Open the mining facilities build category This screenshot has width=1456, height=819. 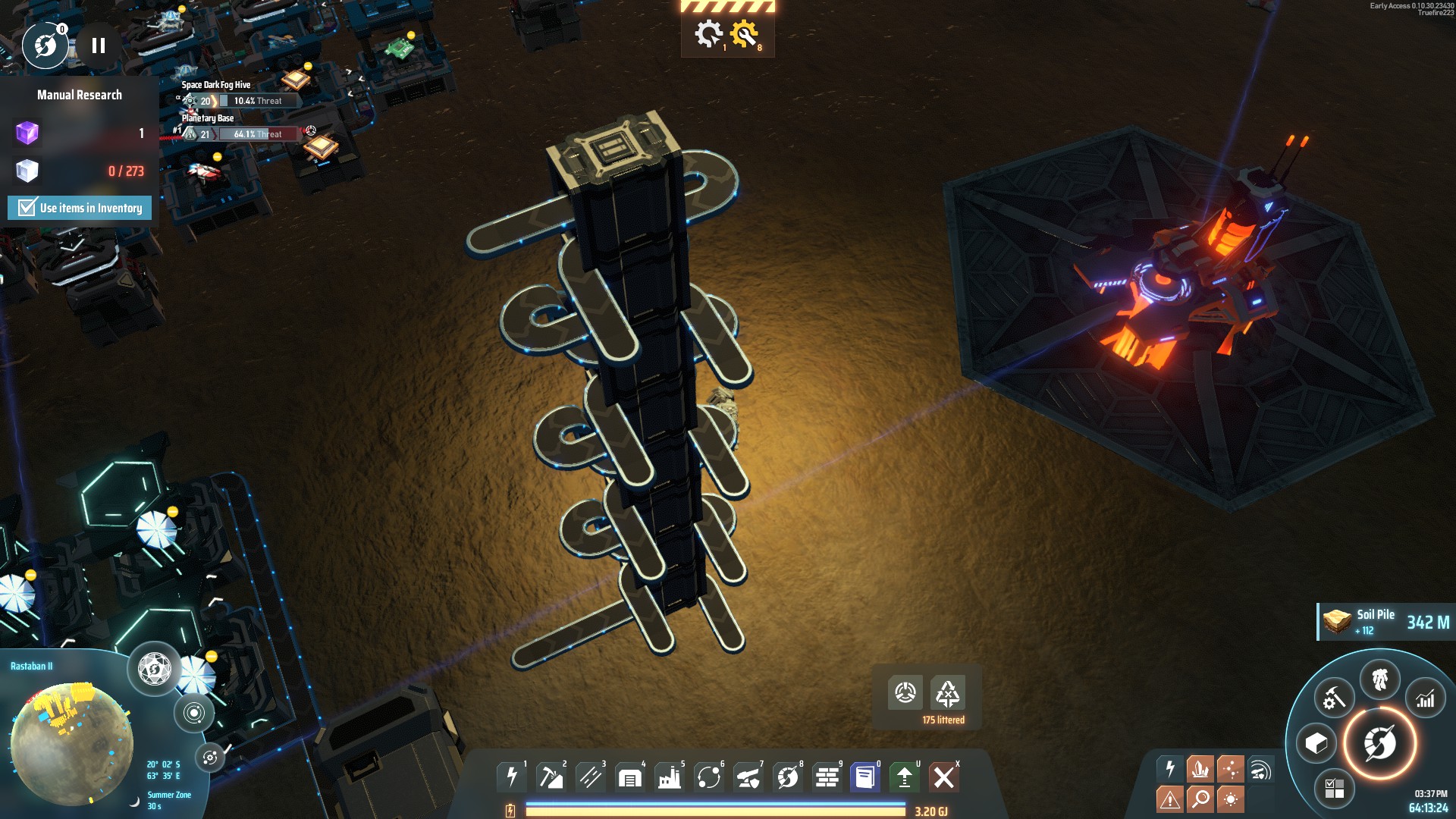click(552, 777)
